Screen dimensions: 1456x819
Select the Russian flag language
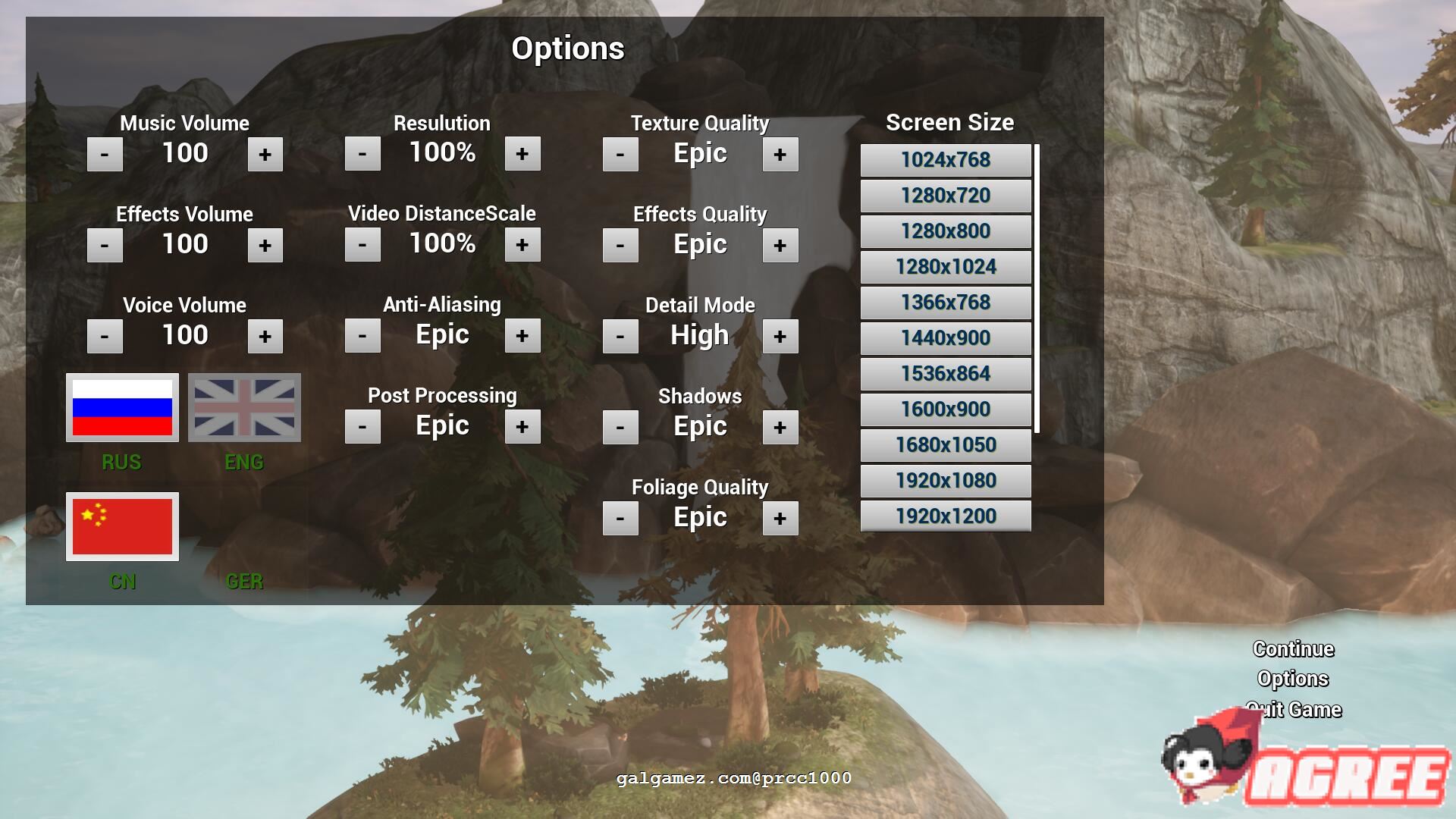pos(122,407)
